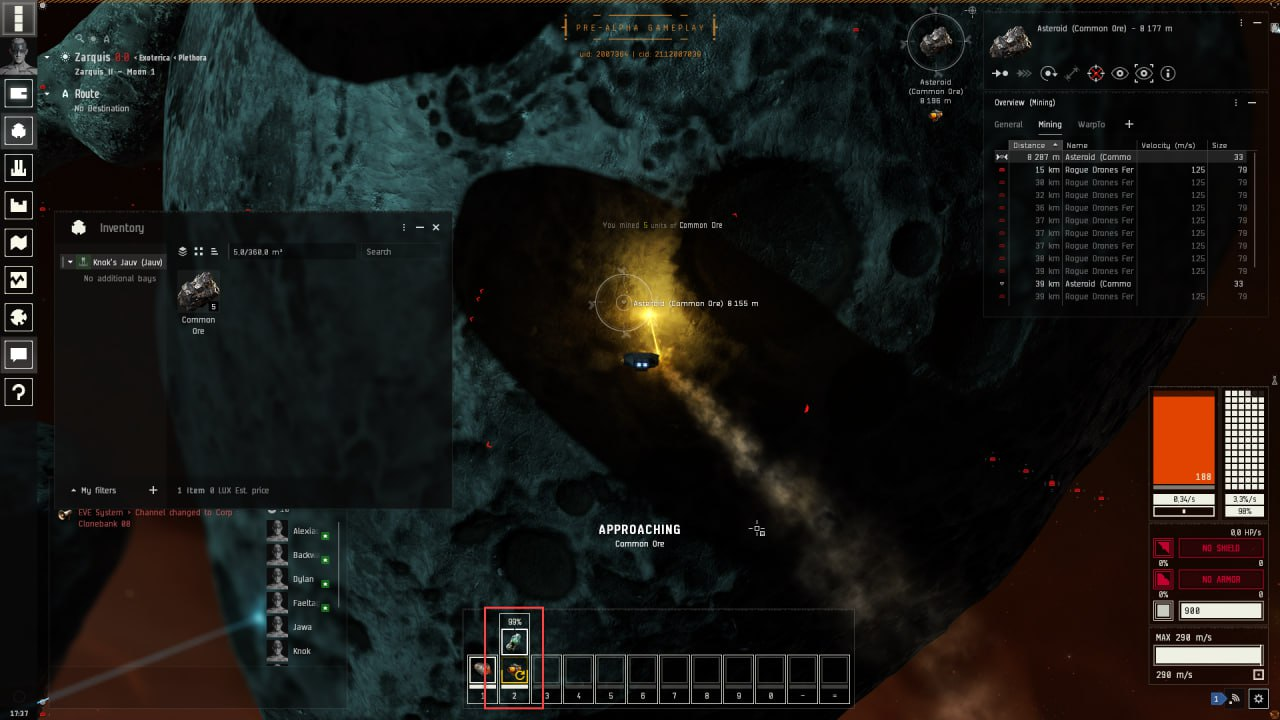Screen dimensions: 1280x720
Task: Close the Inventory window
Action: tap(436, 227)
